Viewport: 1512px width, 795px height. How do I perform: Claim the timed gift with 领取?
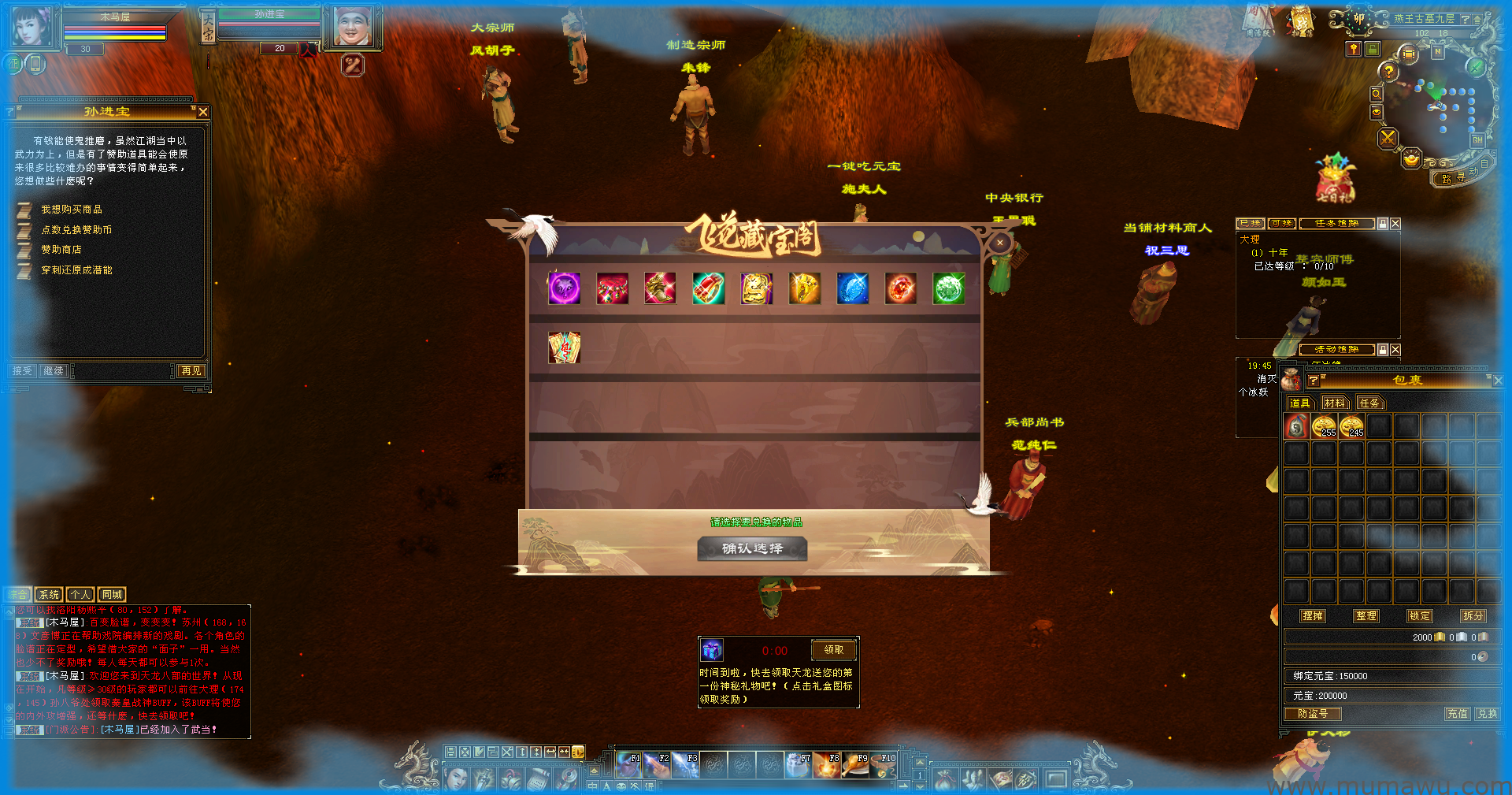tap(833, 650)
